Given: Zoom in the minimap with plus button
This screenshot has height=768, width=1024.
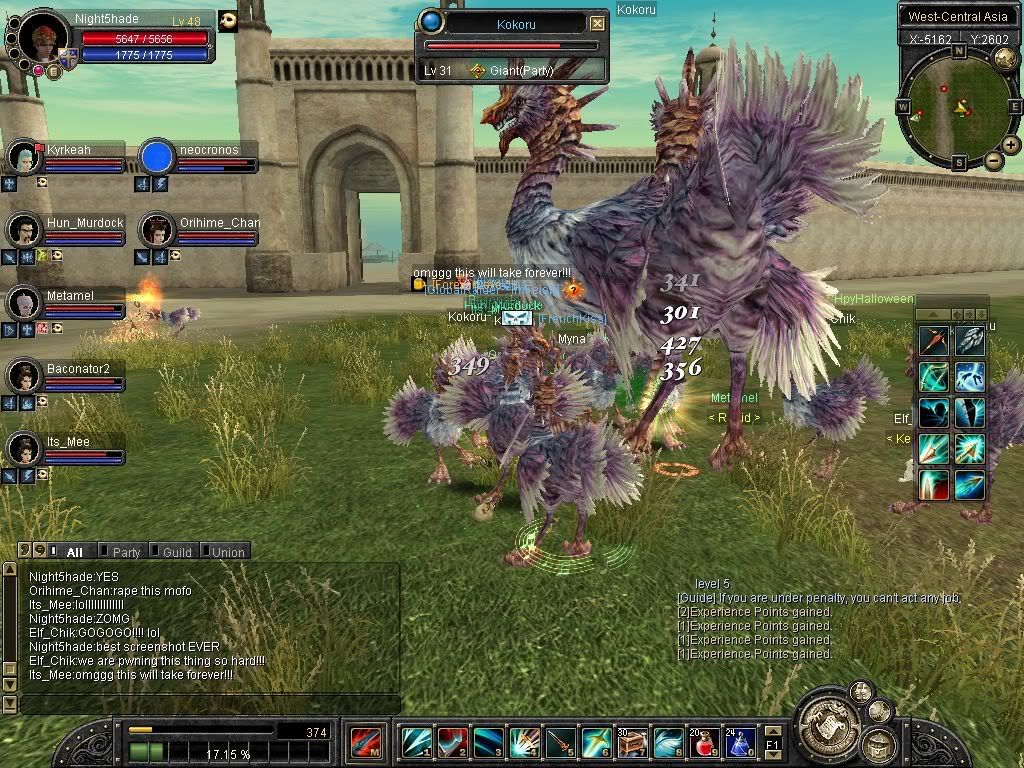Looking at the screenshot, I should [x=1011, y=145].
